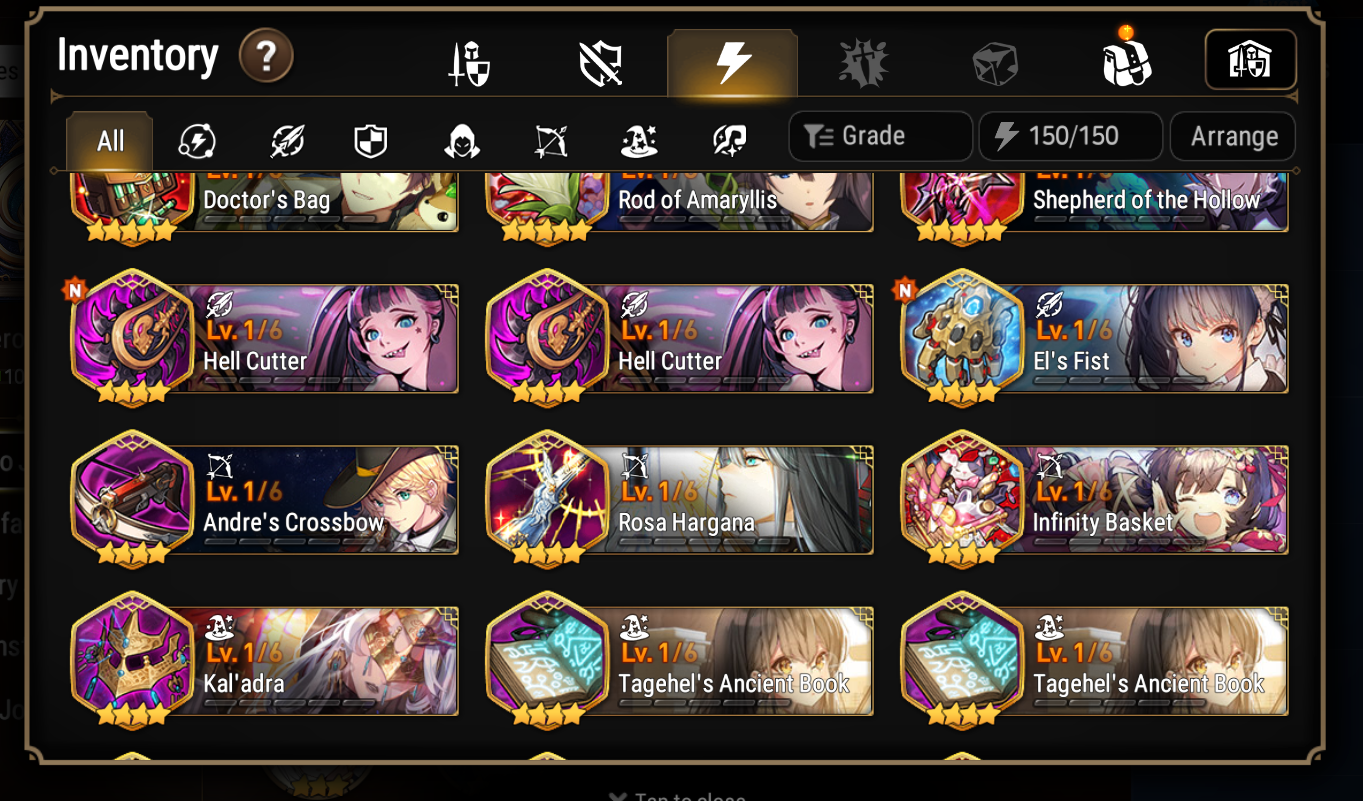Select the Kal'adra artifact
This screenshot has height=801, width=1363.
(x=262, y=661)
